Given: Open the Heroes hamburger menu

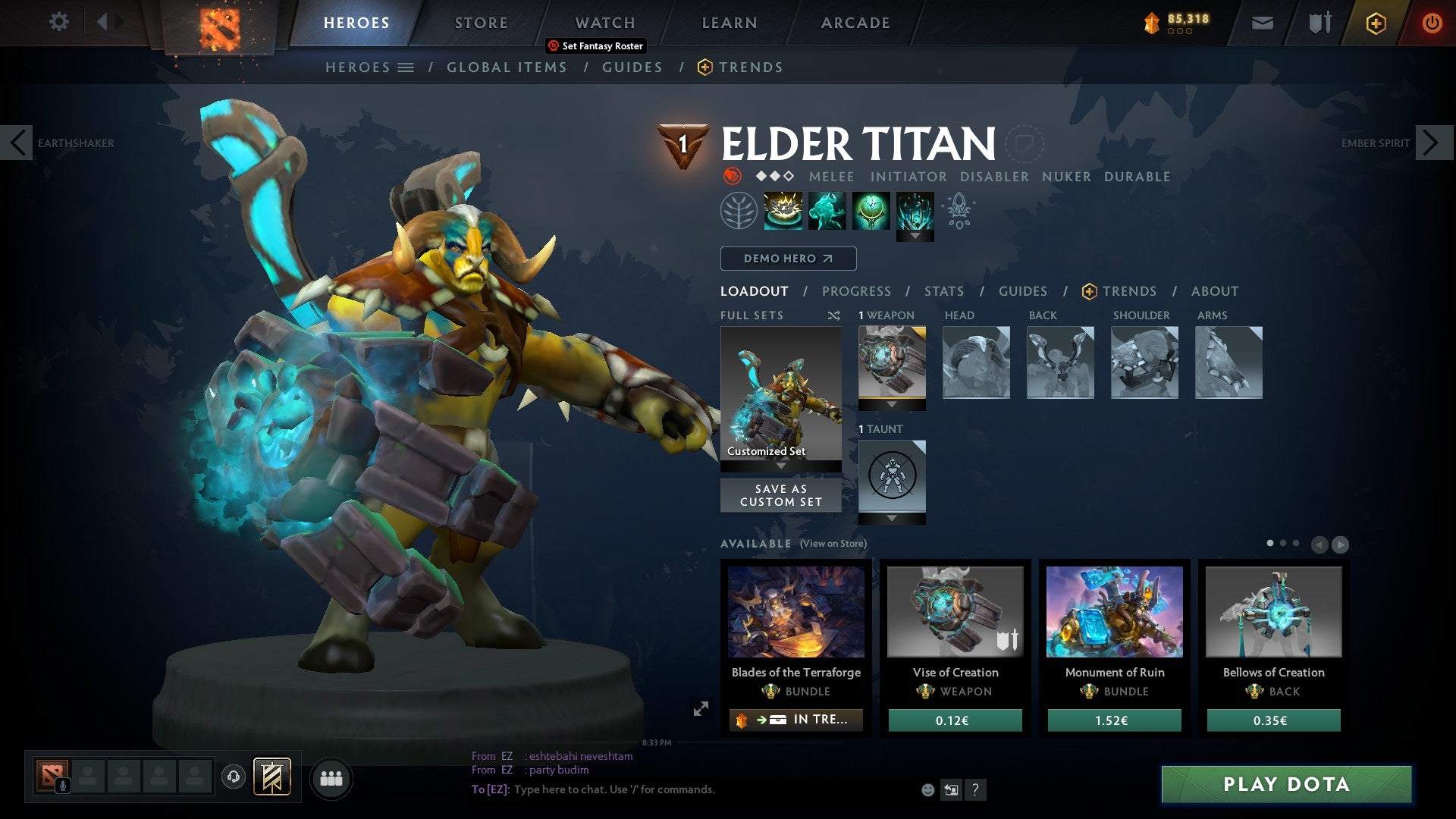Looking at the screenshot, I should [x=407, y=67].
